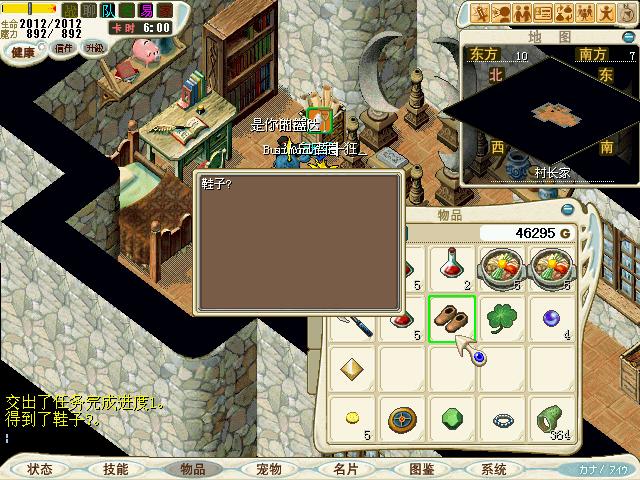Open the 信件 mail button
Screen dimensions: 640x480
[x=64, y=48]
